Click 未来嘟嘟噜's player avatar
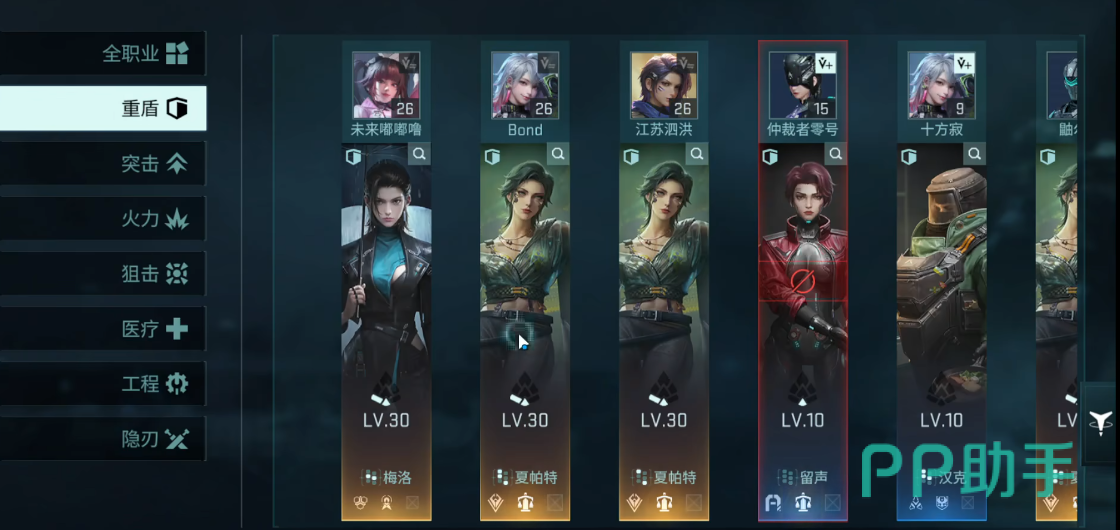 (385, 85)
